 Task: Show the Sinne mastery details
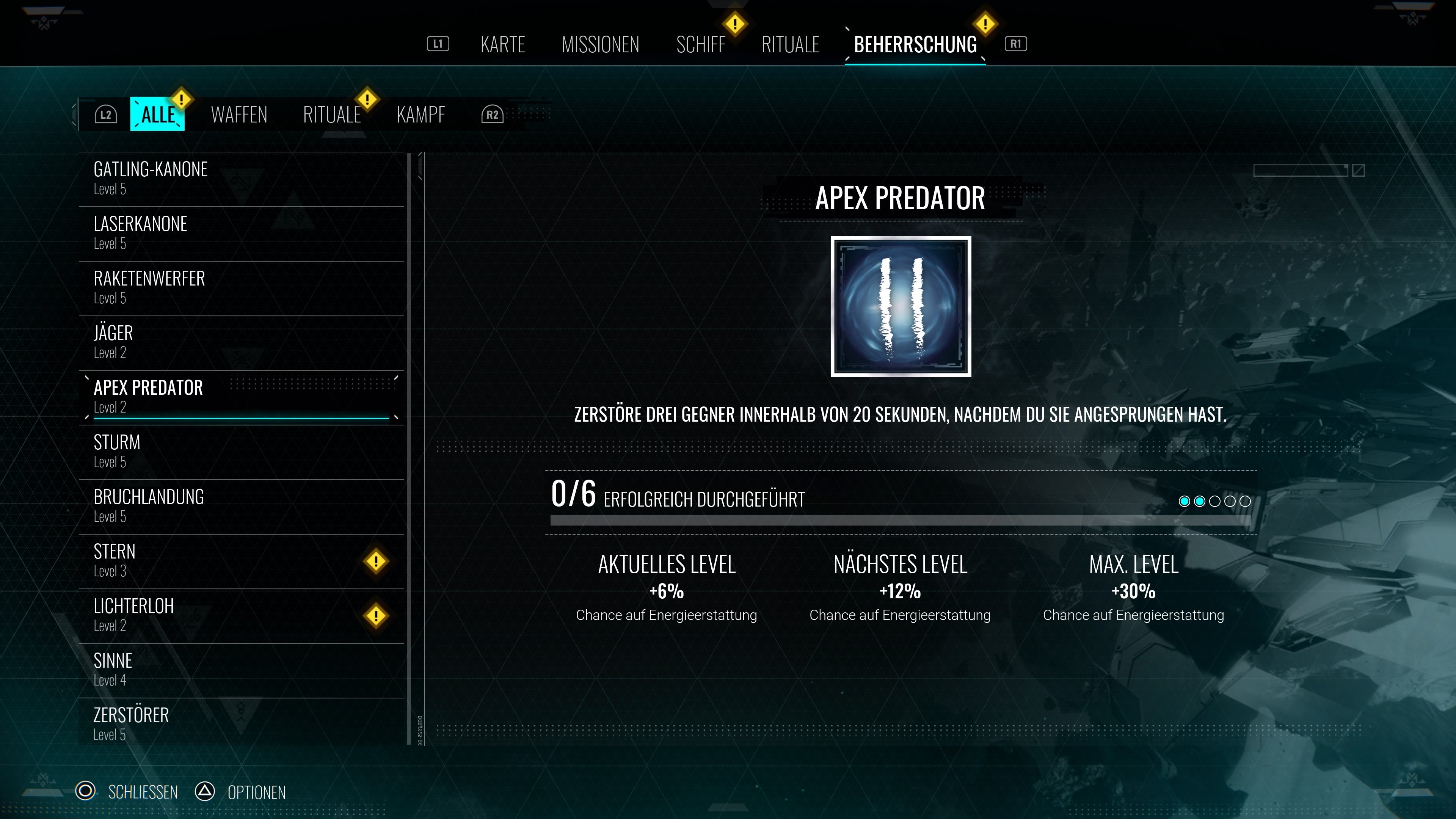pos(242,670)
